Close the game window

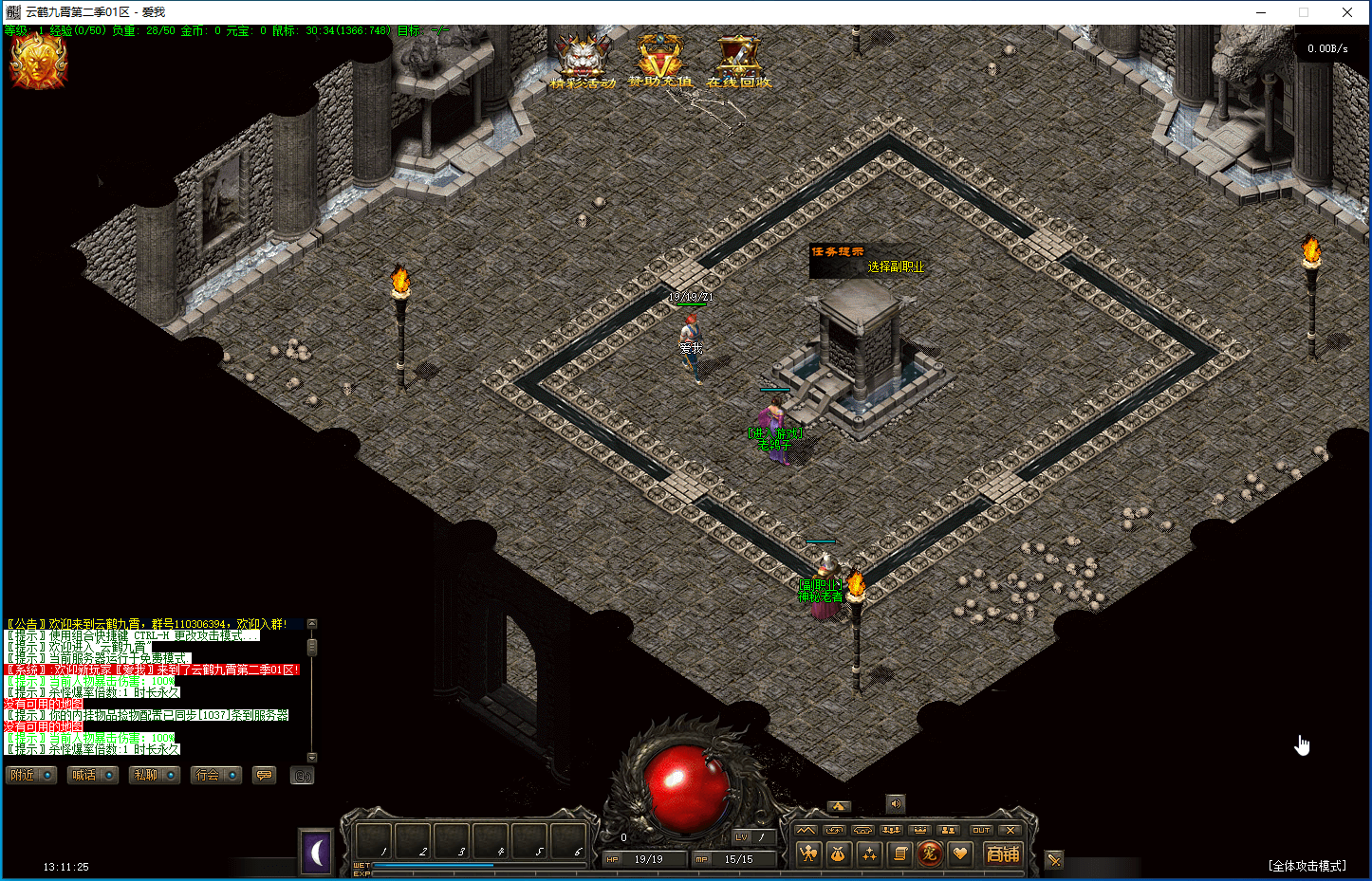pos(1347,12)
